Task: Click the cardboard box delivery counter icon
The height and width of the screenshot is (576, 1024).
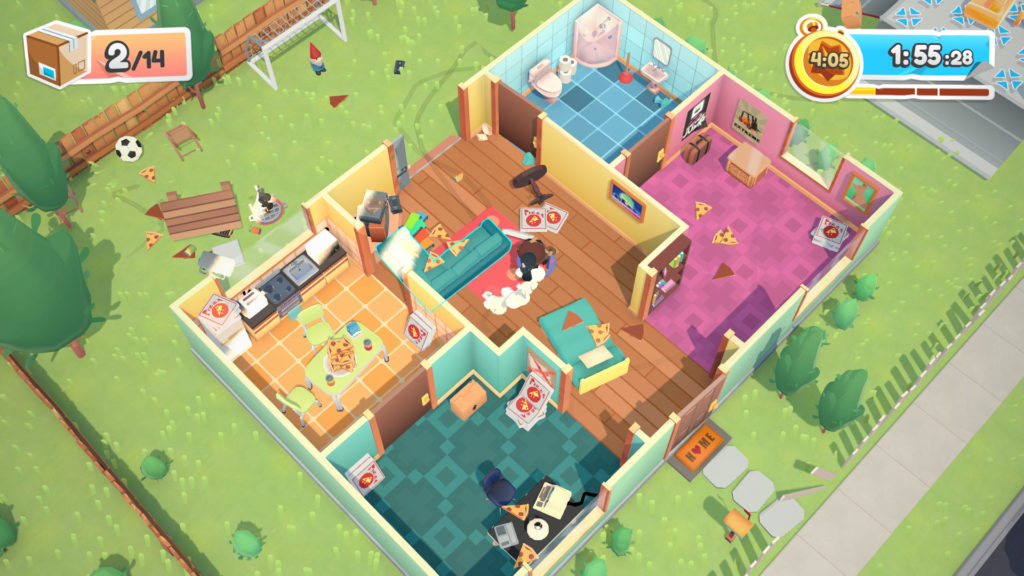Action: point(57,55)
